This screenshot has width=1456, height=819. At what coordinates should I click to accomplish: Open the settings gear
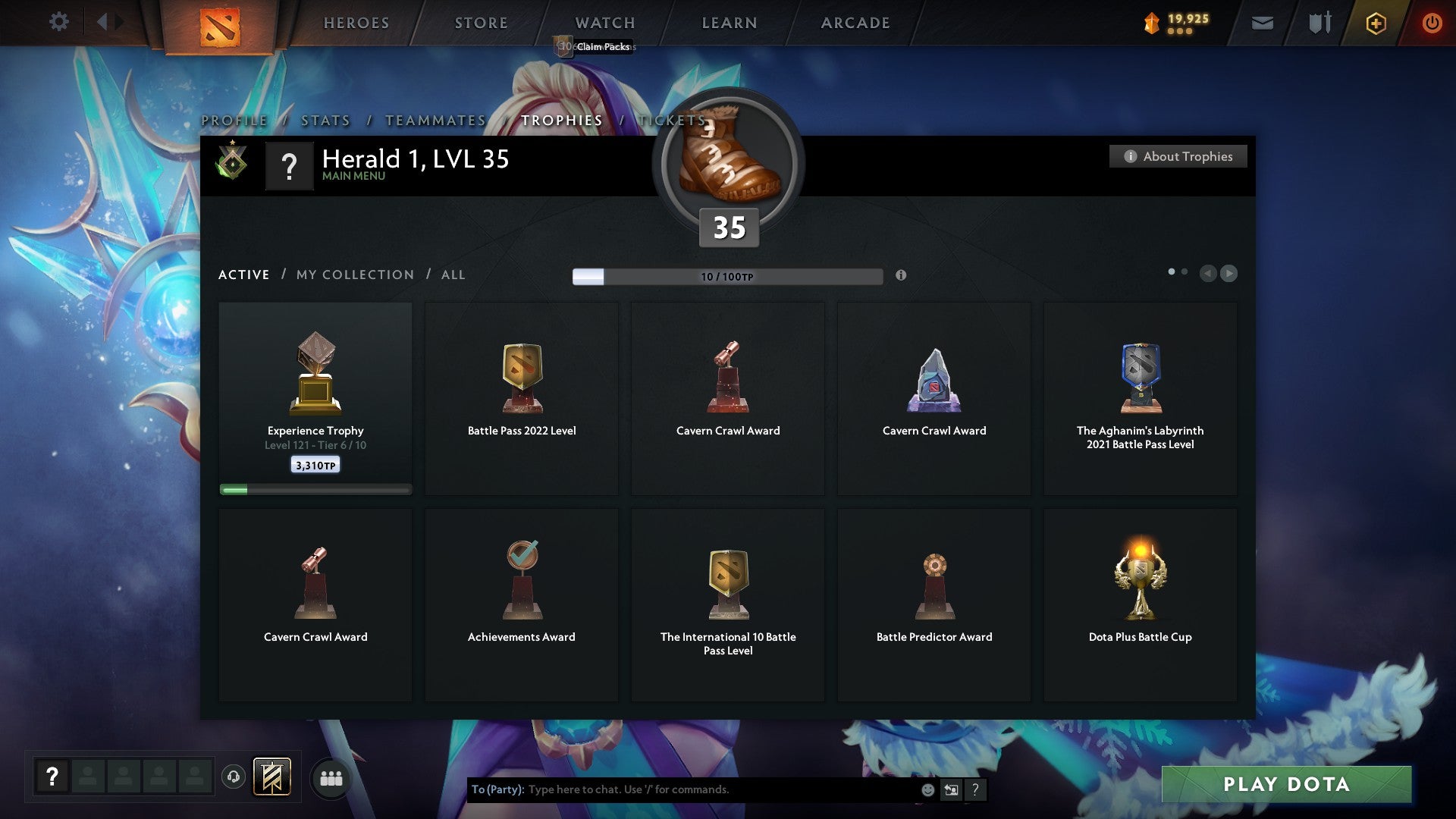point(58,22)
